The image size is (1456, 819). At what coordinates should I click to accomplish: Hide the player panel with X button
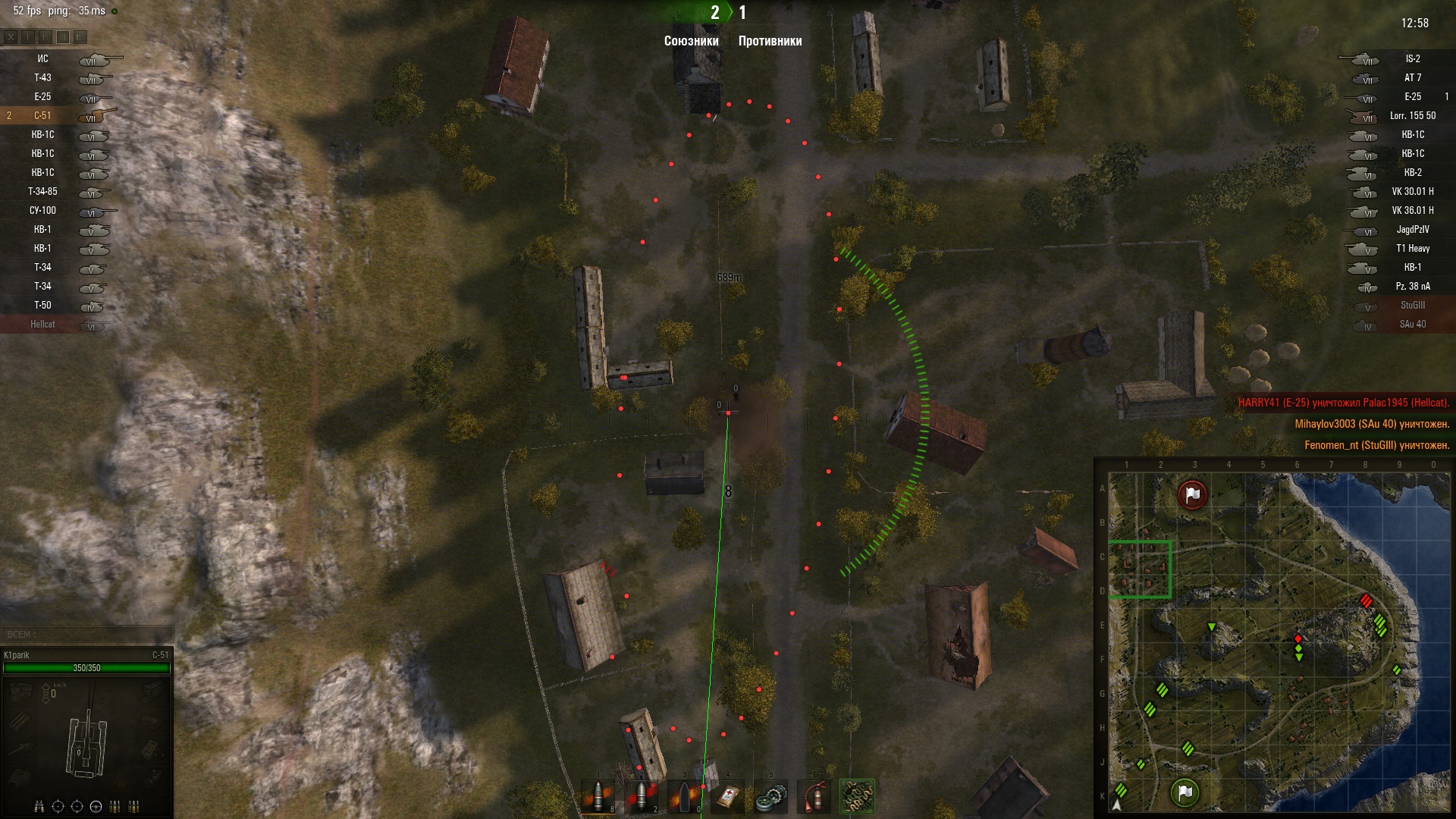point(11,36)
